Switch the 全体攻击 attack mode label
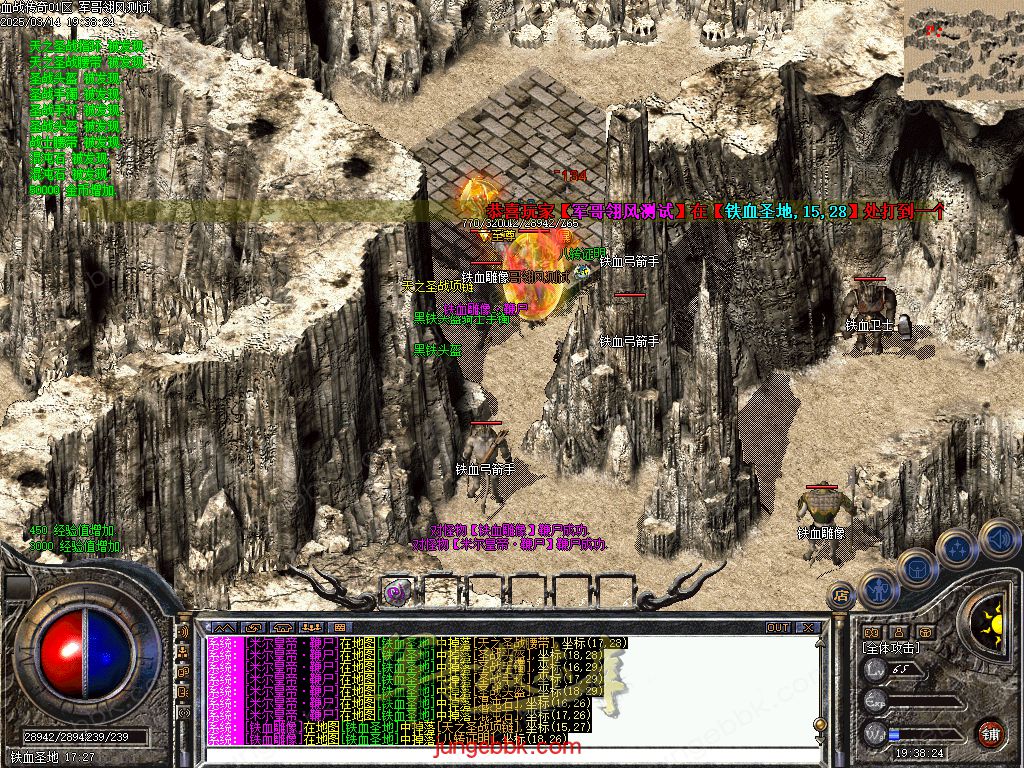 point(891,648)
